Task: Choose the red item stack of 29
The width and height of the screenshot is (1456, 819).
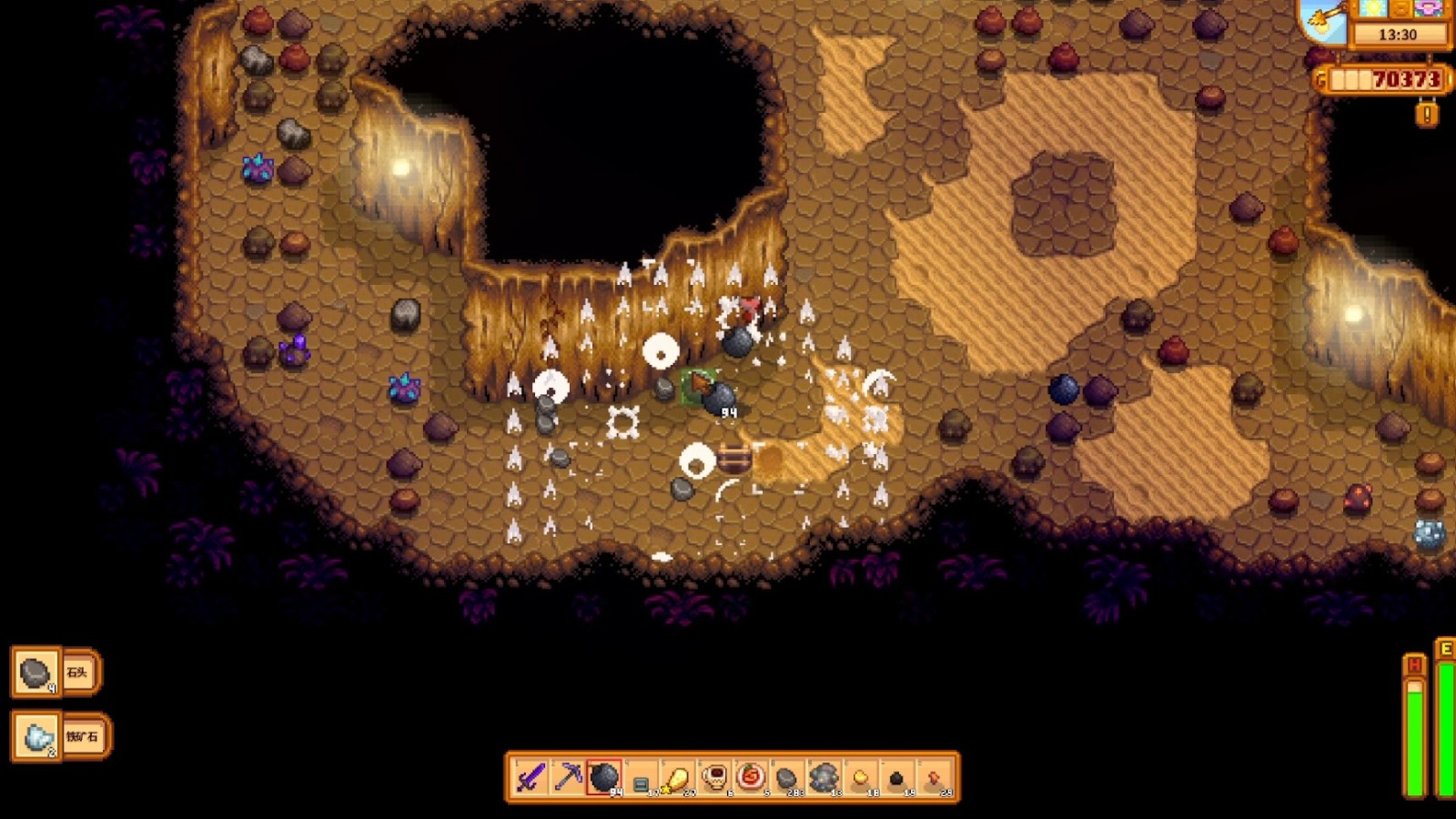Action: click(934, 778)
